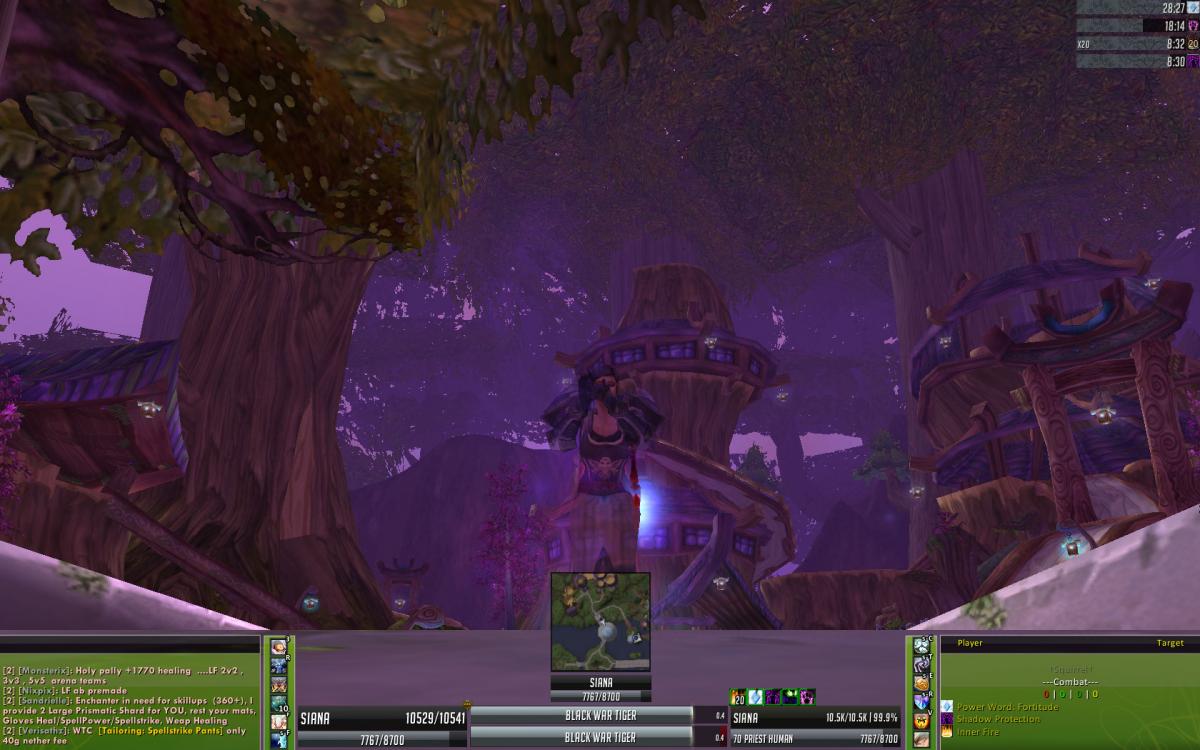This screenshot has height=750, width=1200.
Task: Open the minimap above the Siana nameplate
Action: 600,621
